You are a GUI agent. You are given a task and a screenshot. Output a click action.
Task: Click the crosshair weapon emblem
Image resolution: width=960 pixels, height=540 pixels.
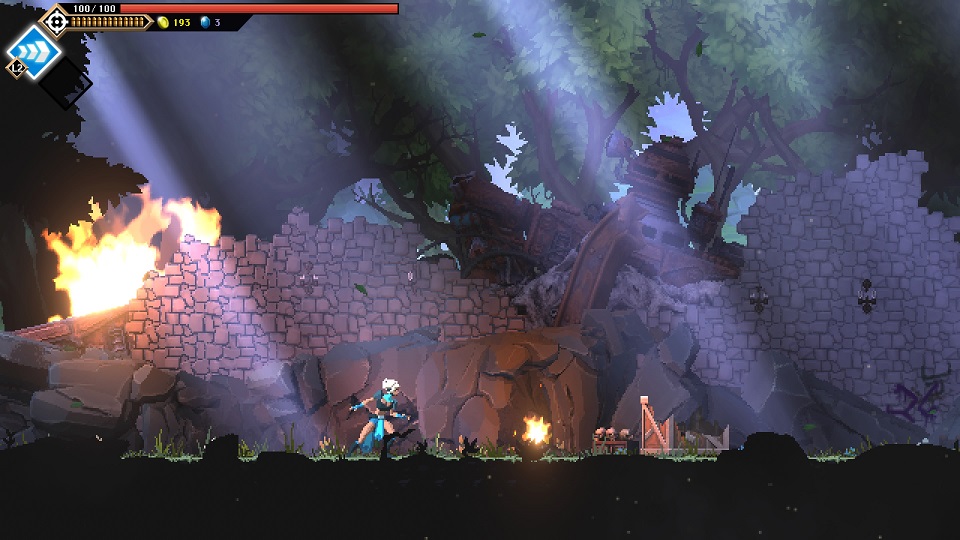point(54,19)
